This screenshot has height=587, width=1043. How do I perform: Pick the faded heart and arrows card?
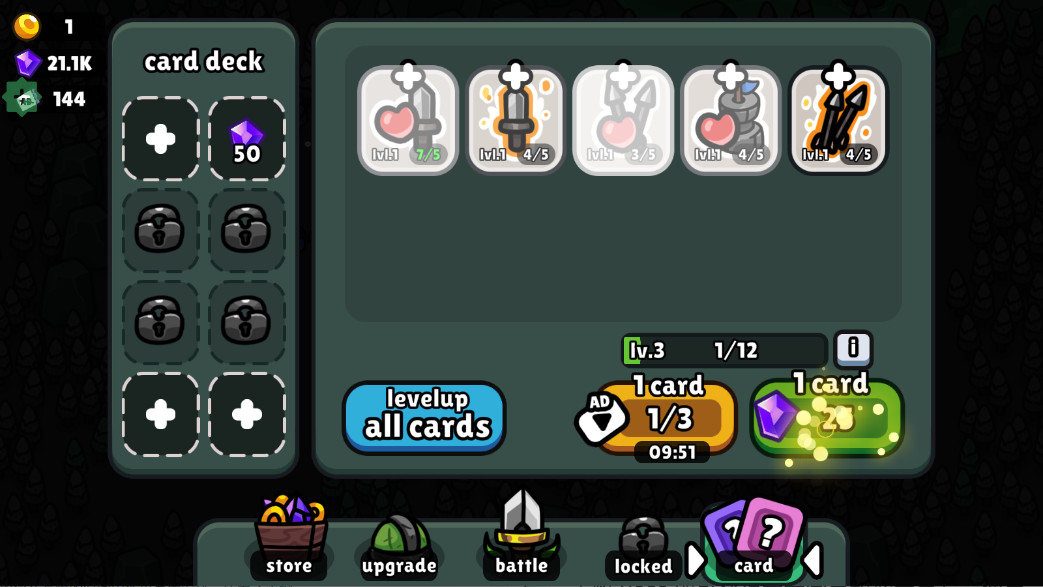coord(623,120)
